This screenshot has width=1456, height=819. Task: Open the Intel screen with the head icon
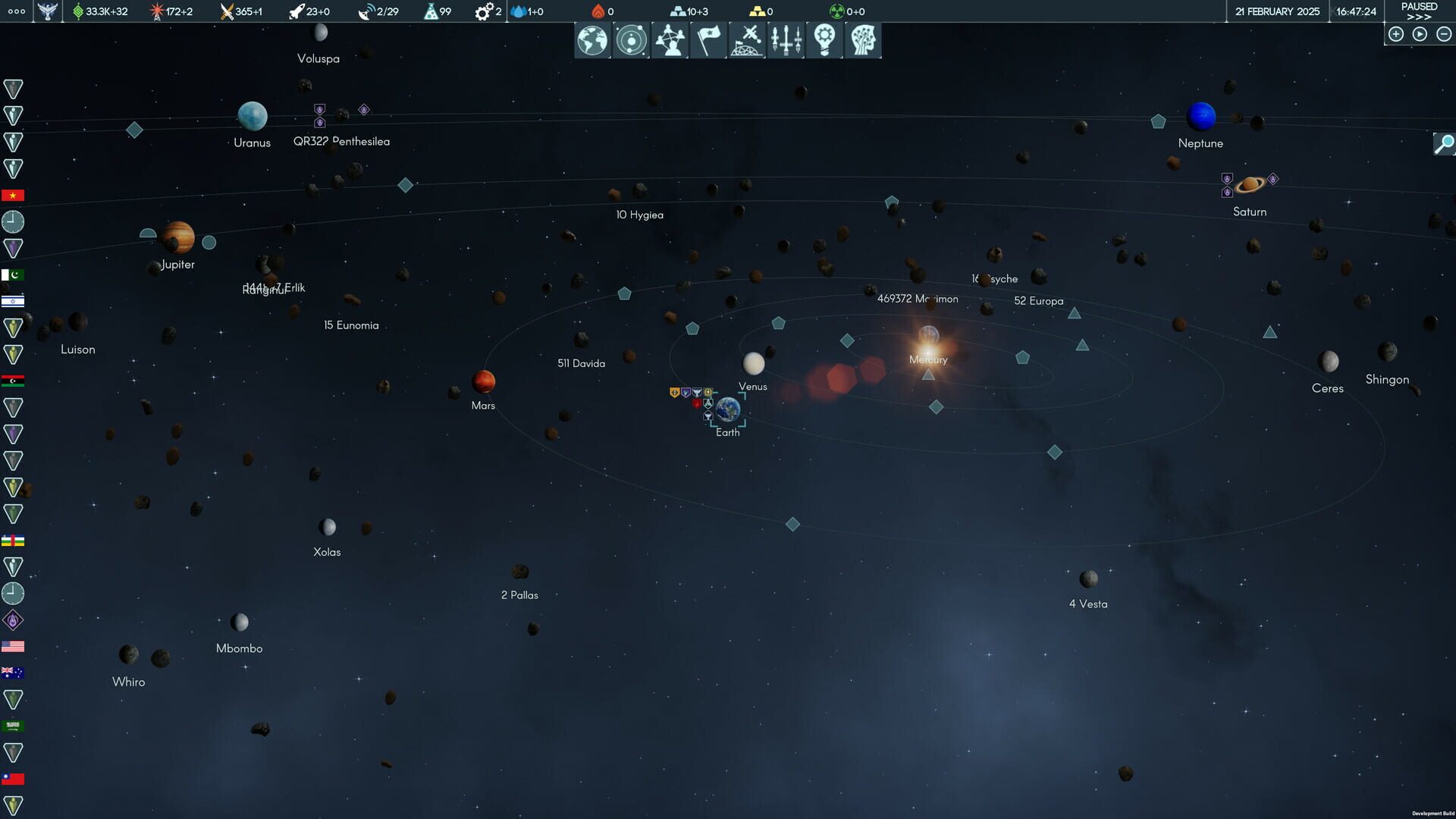[x=863, y=40]
